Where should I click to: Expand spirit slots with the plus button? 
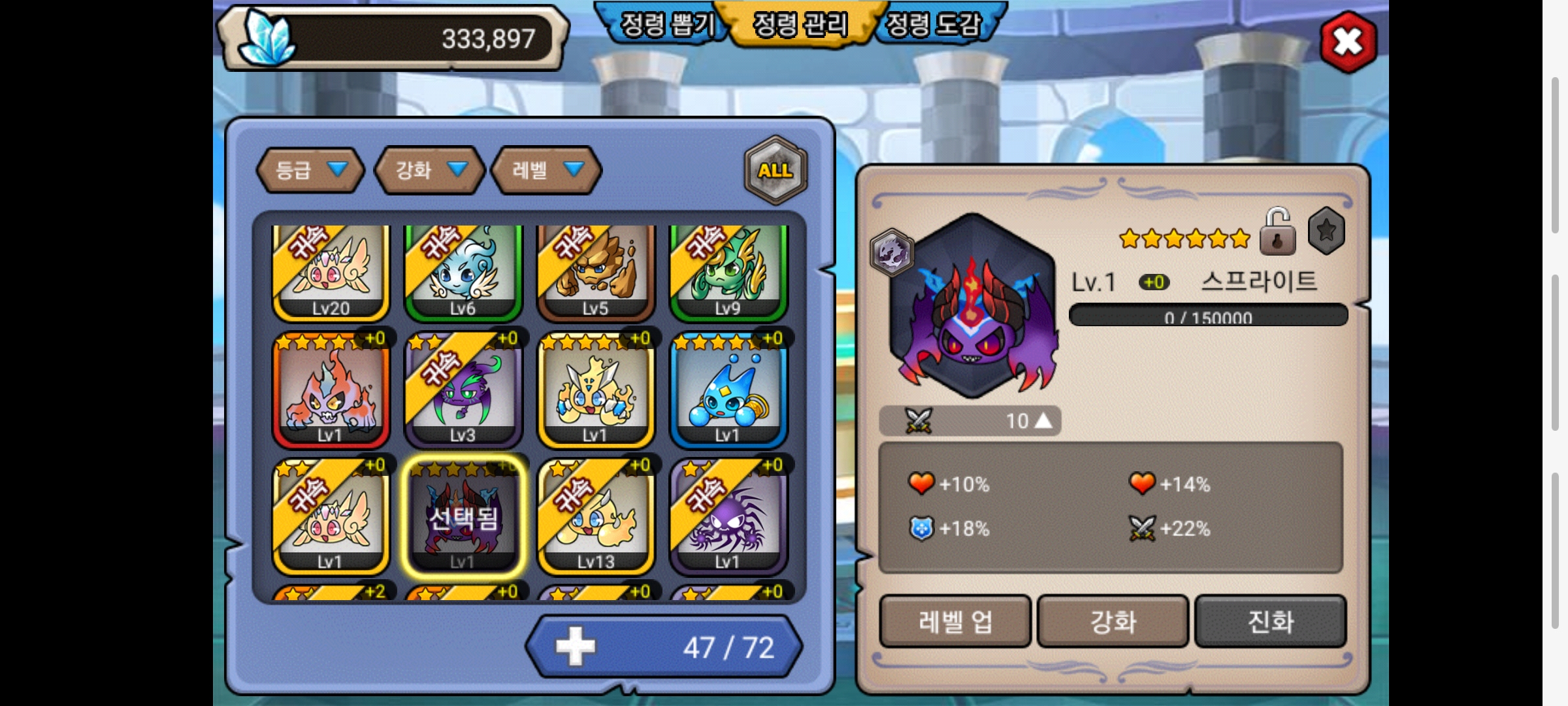pos(575,647)
